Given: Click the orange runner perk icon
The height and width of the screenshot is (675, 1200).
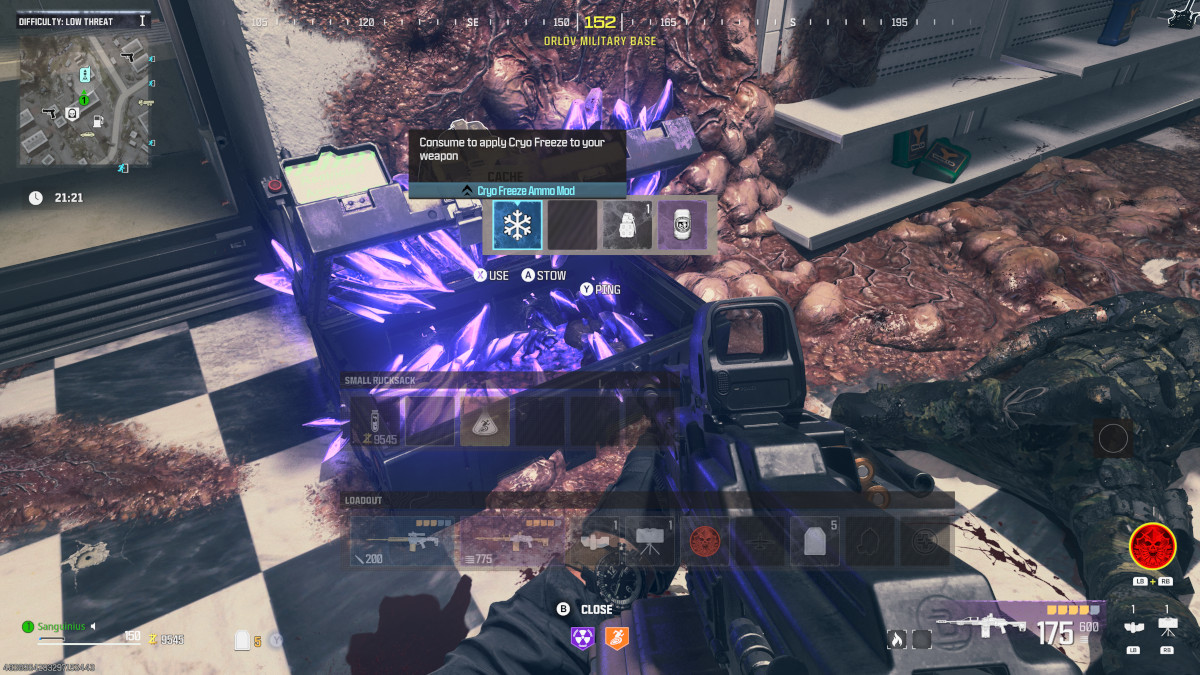Looking at the screenshot, I should [x=617, y=637].
